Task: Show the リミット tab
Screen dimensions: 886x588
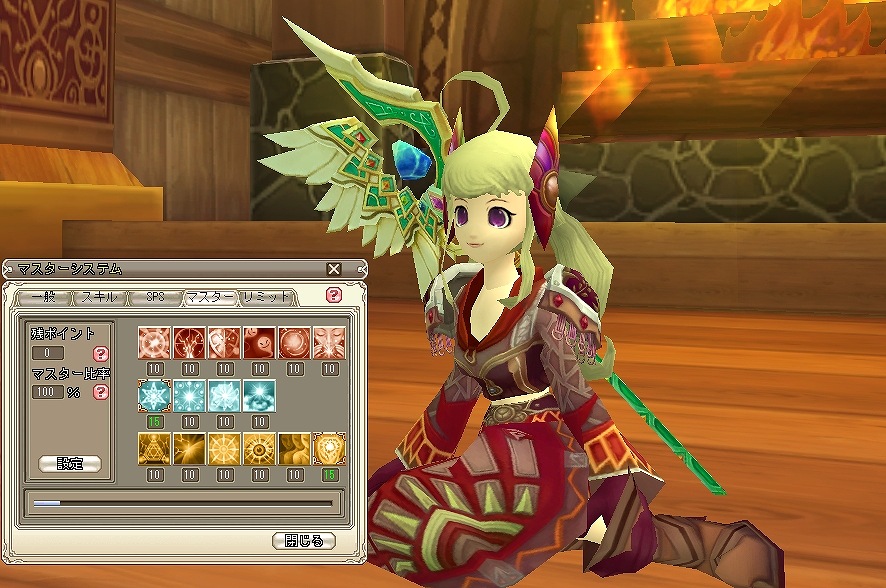Action: tap(265, 297)
